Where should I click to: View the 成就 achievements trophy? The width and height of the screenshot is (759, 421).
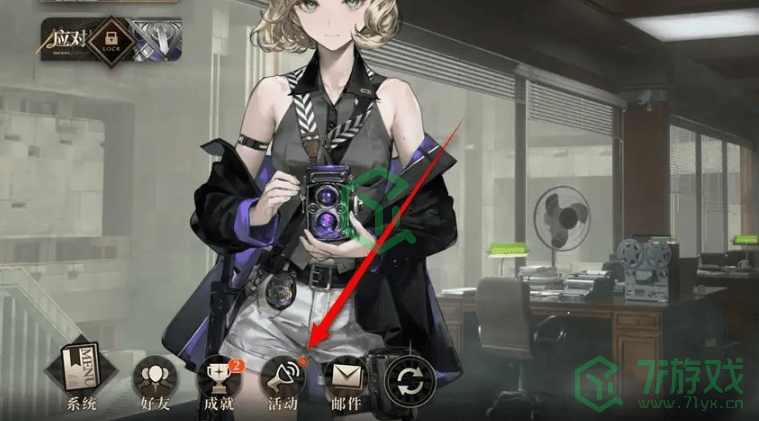(216, 378)
